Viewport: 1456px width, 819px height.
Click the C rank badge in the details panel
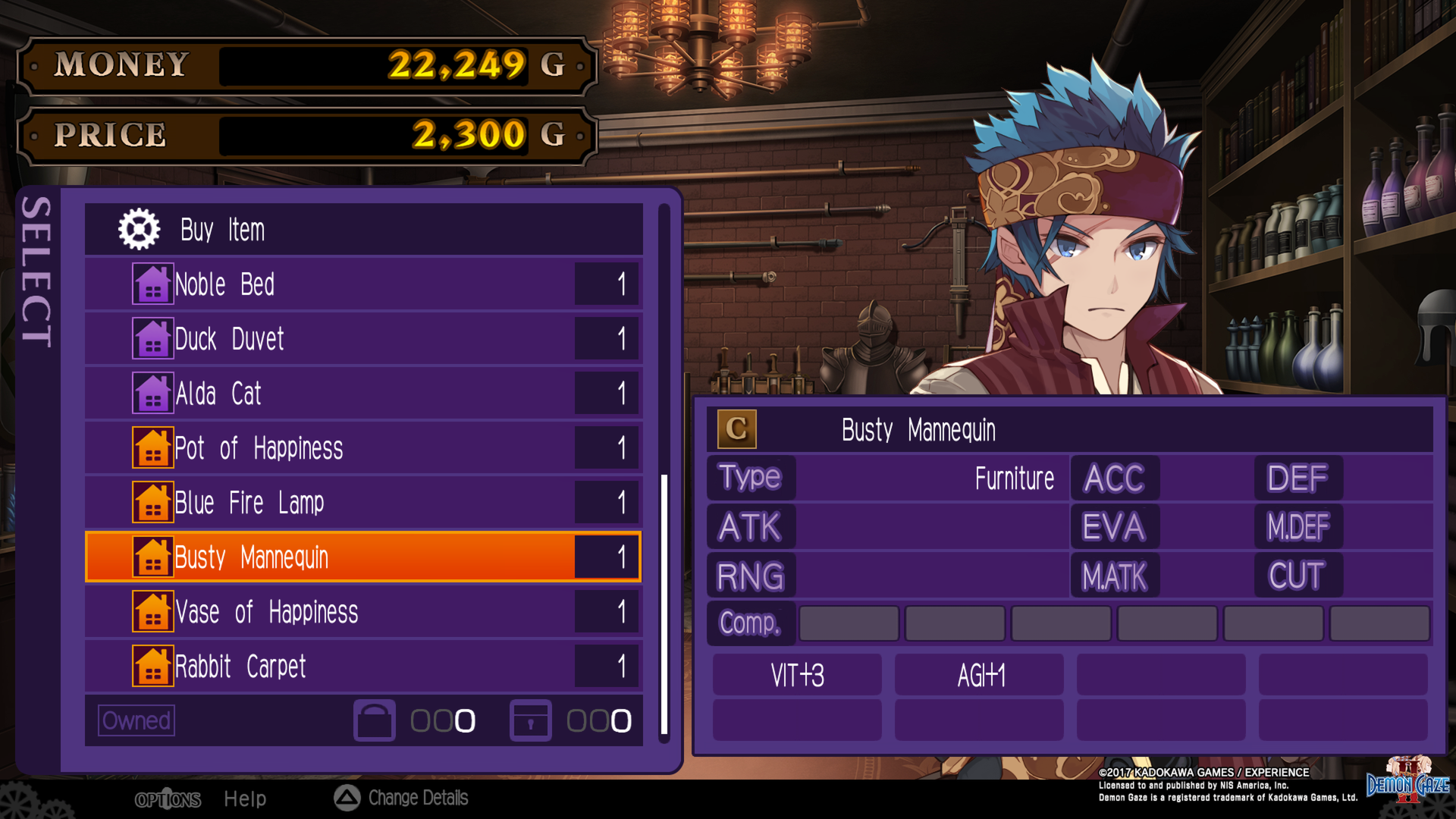tap(736, 428)
